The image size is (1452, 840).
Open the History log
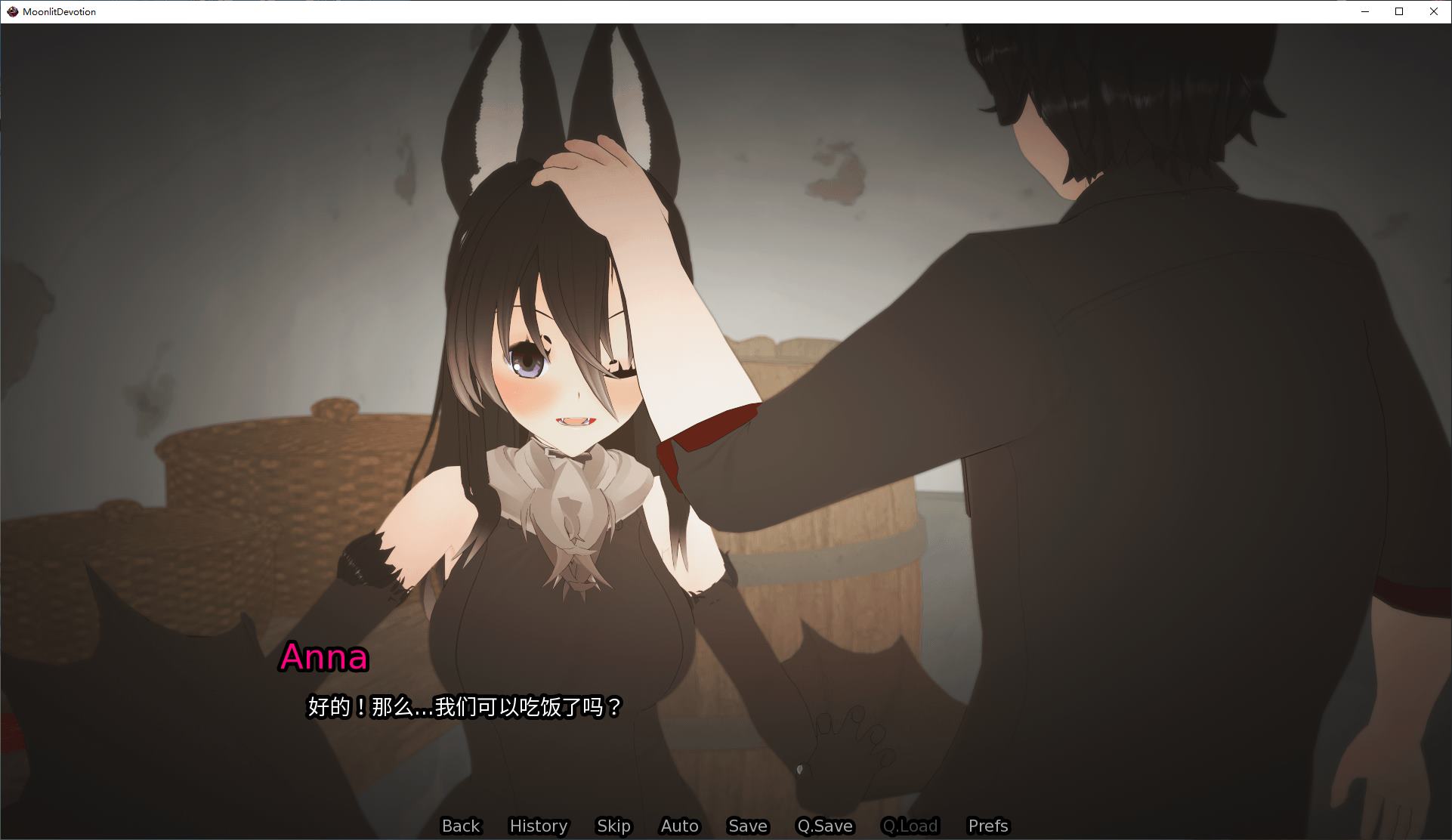[538, 826]
